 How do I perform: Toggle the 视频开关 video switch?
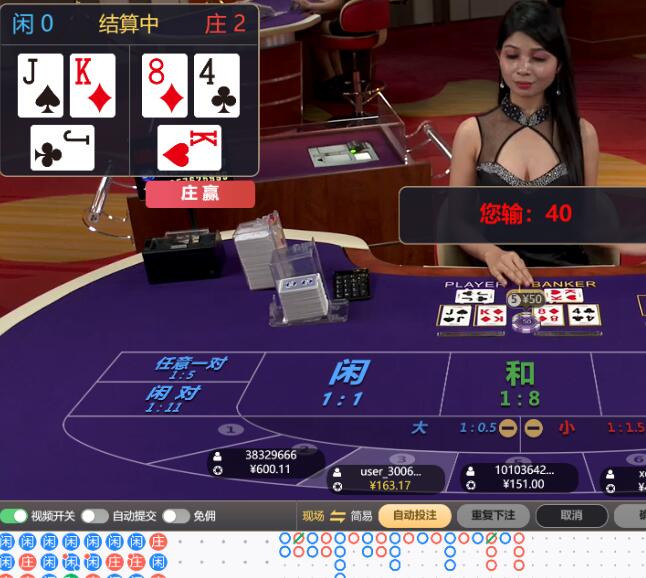pos(15,516)
